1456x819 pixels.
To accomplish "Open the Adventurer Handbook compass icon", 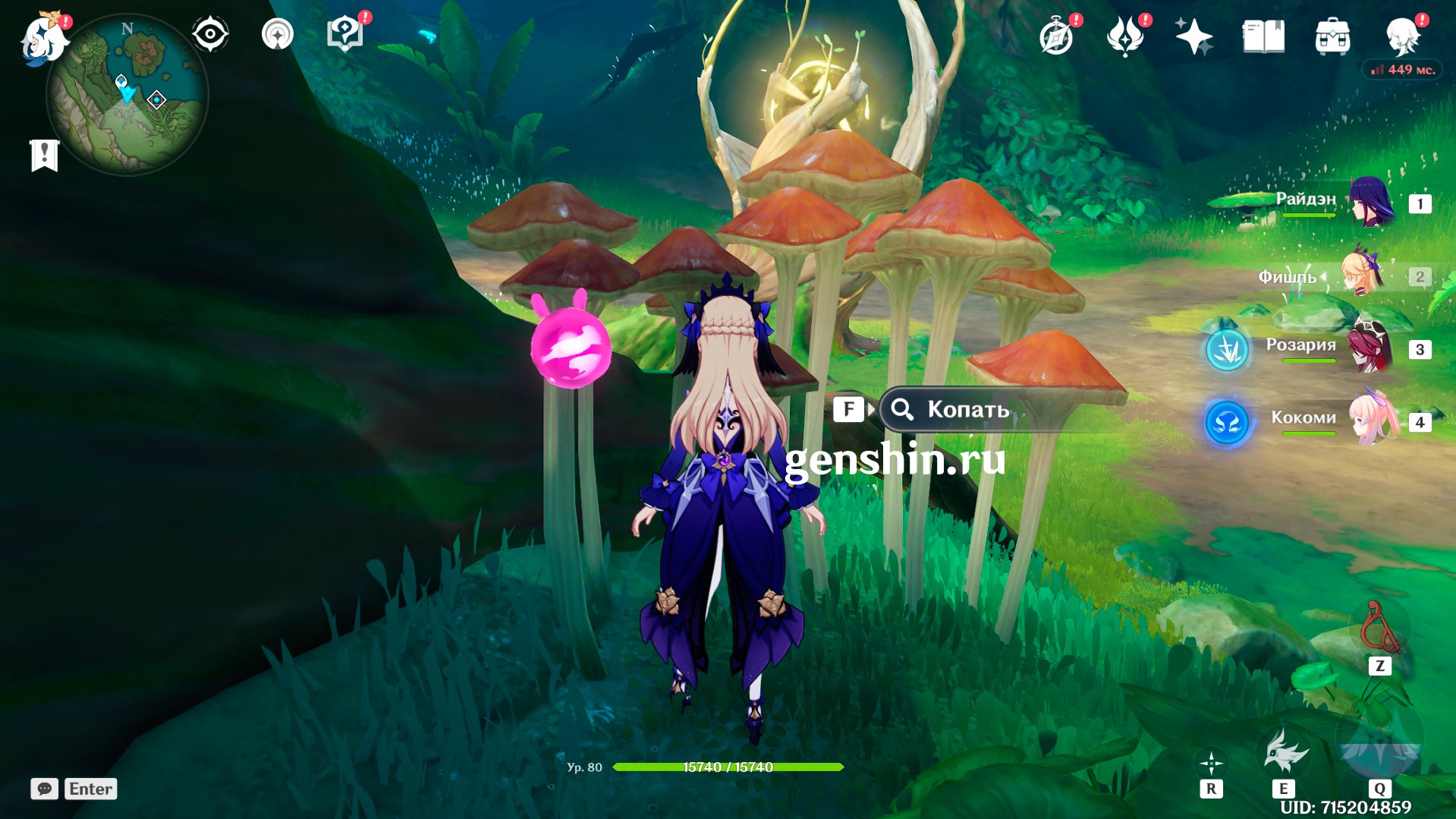I will point(1056,36).
